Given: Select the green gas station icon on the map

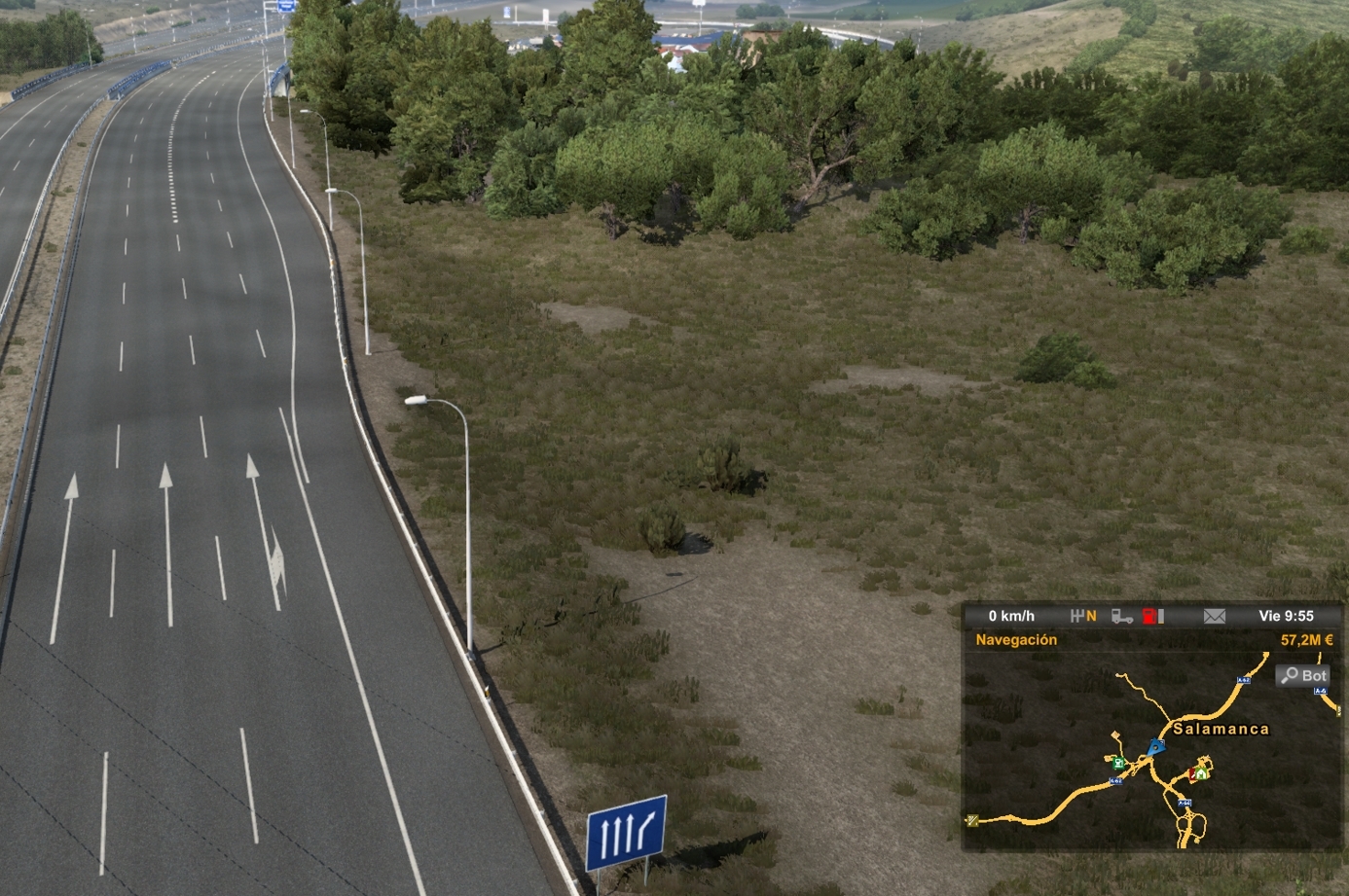Looking at the screenshot, I should 1119,764.
